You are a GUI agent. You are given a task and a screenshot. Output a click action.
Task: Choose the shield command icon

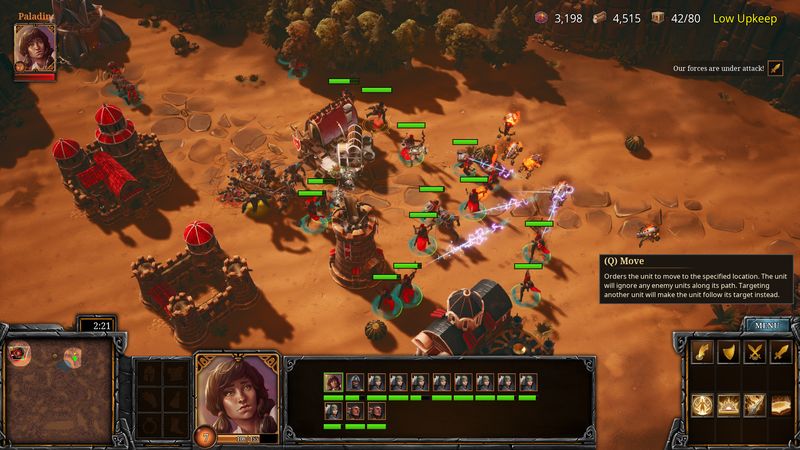[x=730, y=352]
